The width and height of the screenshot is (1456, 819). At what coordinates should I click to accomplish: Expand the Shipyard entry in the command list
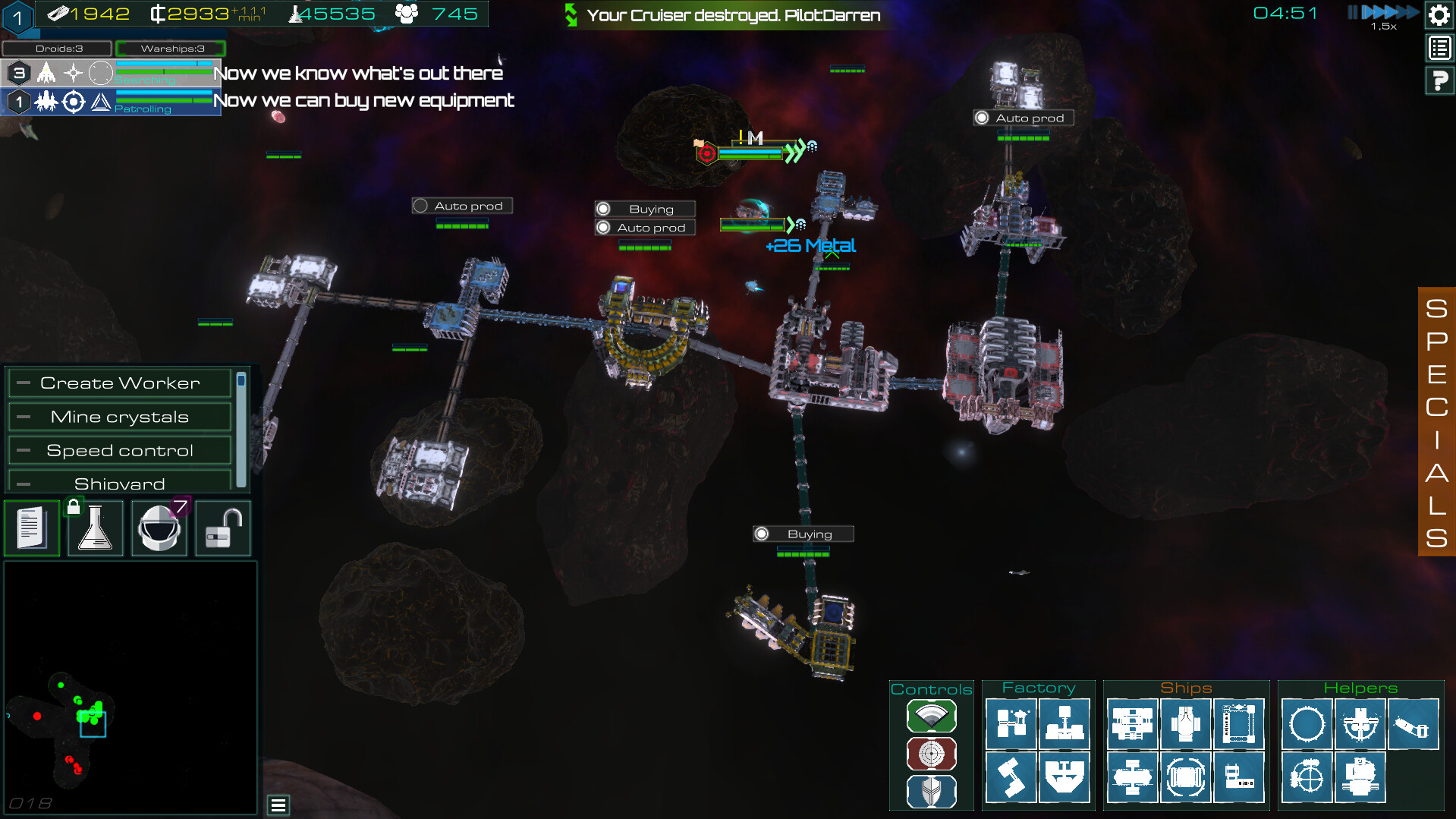(120, 482)
